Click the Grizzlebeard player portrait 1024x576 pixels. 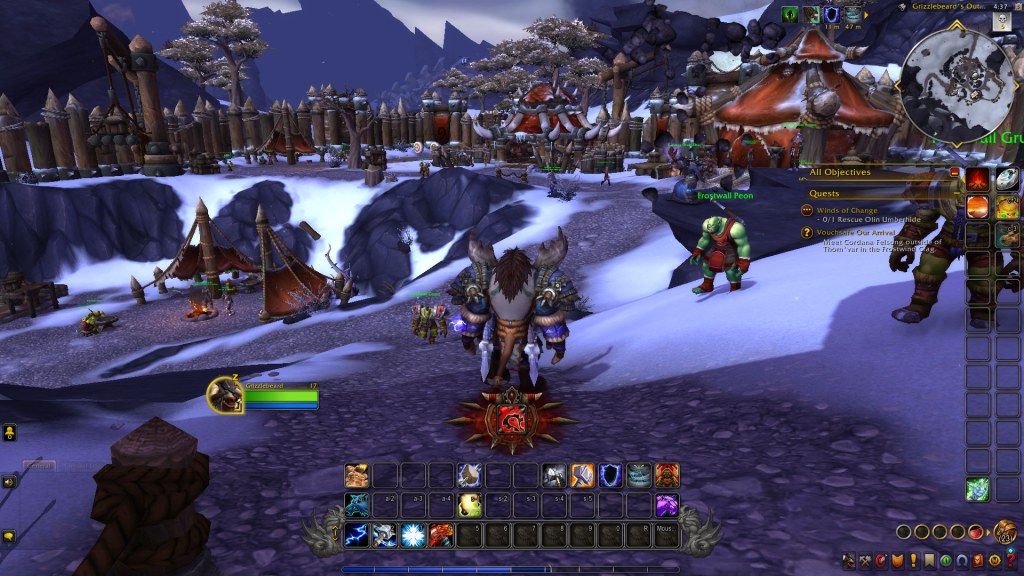point(223,396)
